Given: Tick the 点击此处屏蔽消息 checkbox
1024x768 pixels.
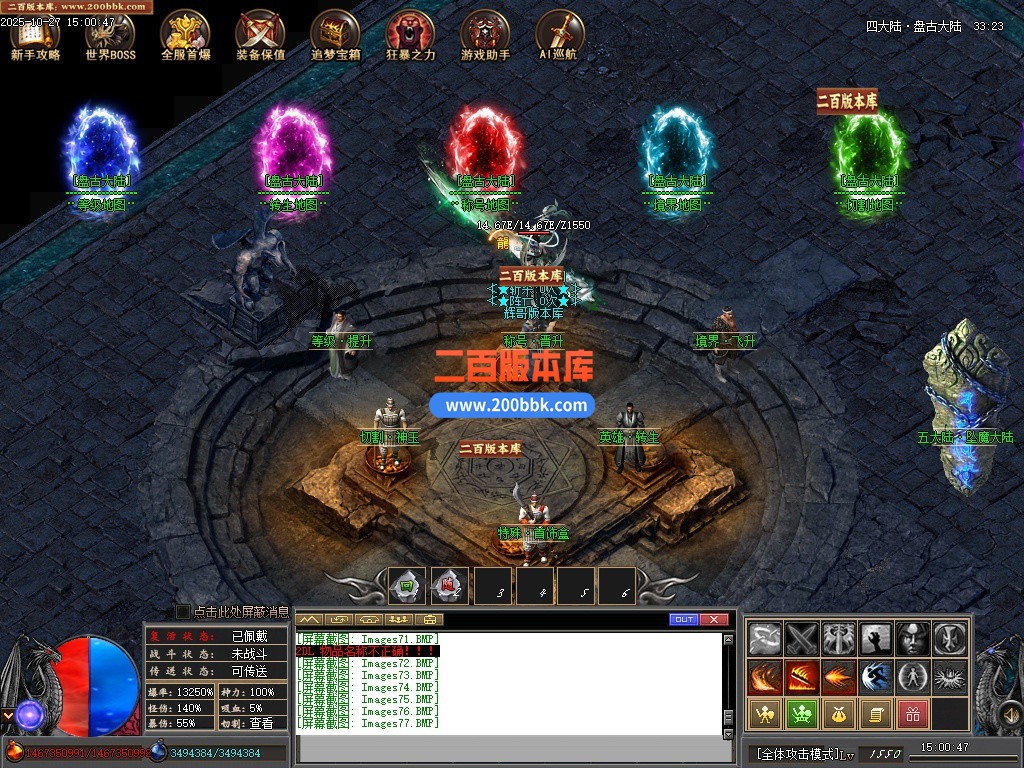Looking at the screenshot, I should coord(183,611).
